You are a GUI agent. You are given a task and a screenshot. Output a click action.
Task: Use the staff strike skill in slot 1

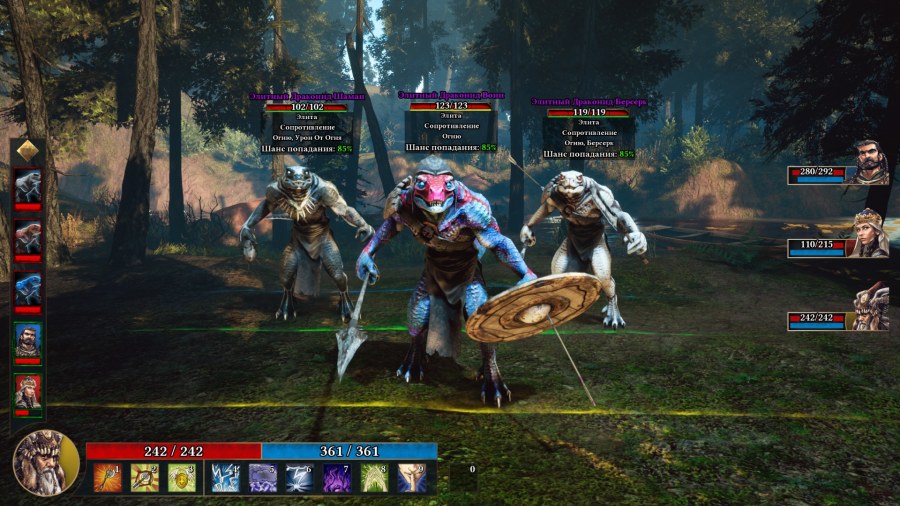tap(108, 477)
